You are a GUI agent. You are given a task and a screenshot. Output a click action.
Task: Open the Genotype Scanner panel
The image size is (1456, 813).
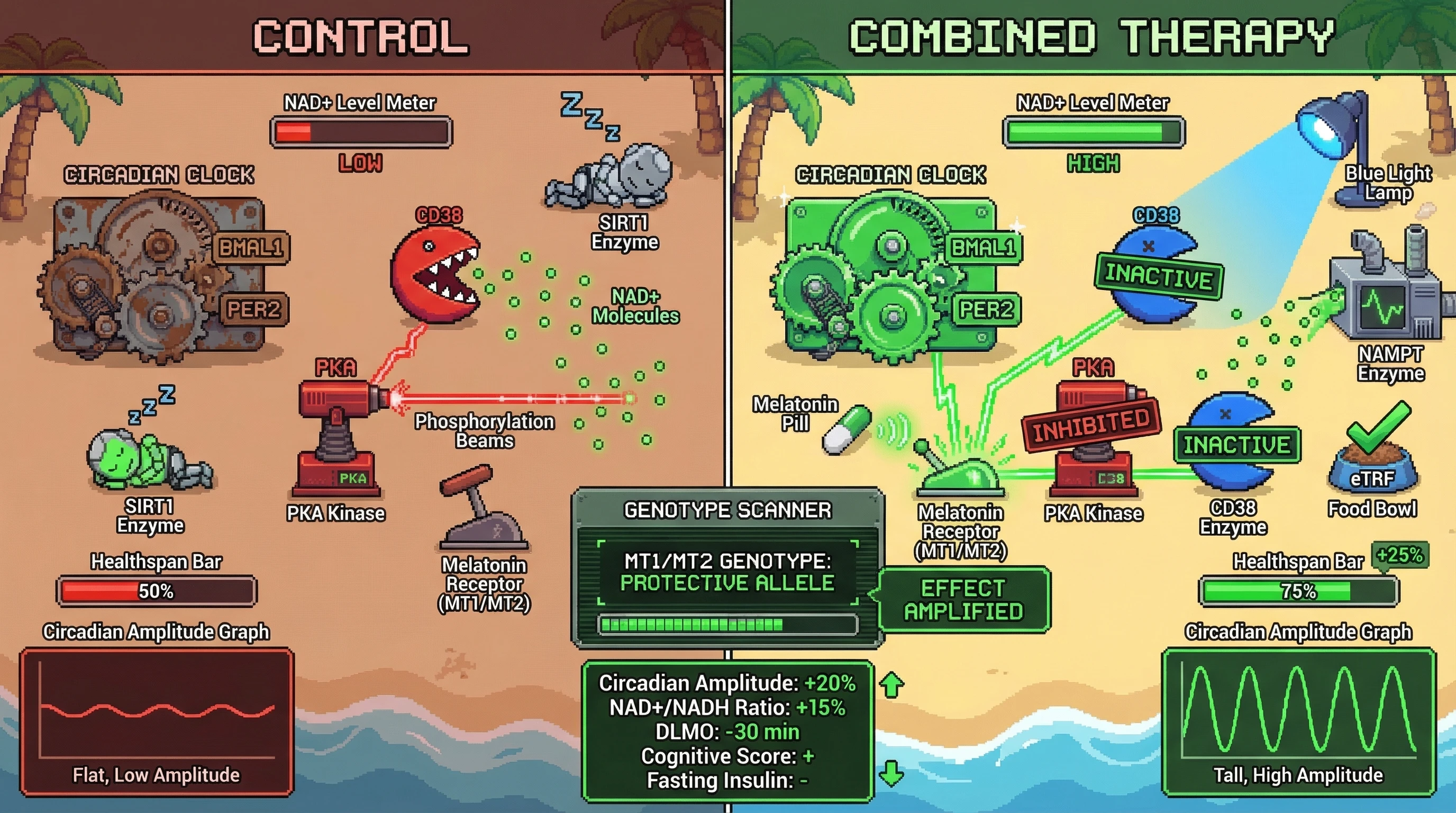[727, 510]
